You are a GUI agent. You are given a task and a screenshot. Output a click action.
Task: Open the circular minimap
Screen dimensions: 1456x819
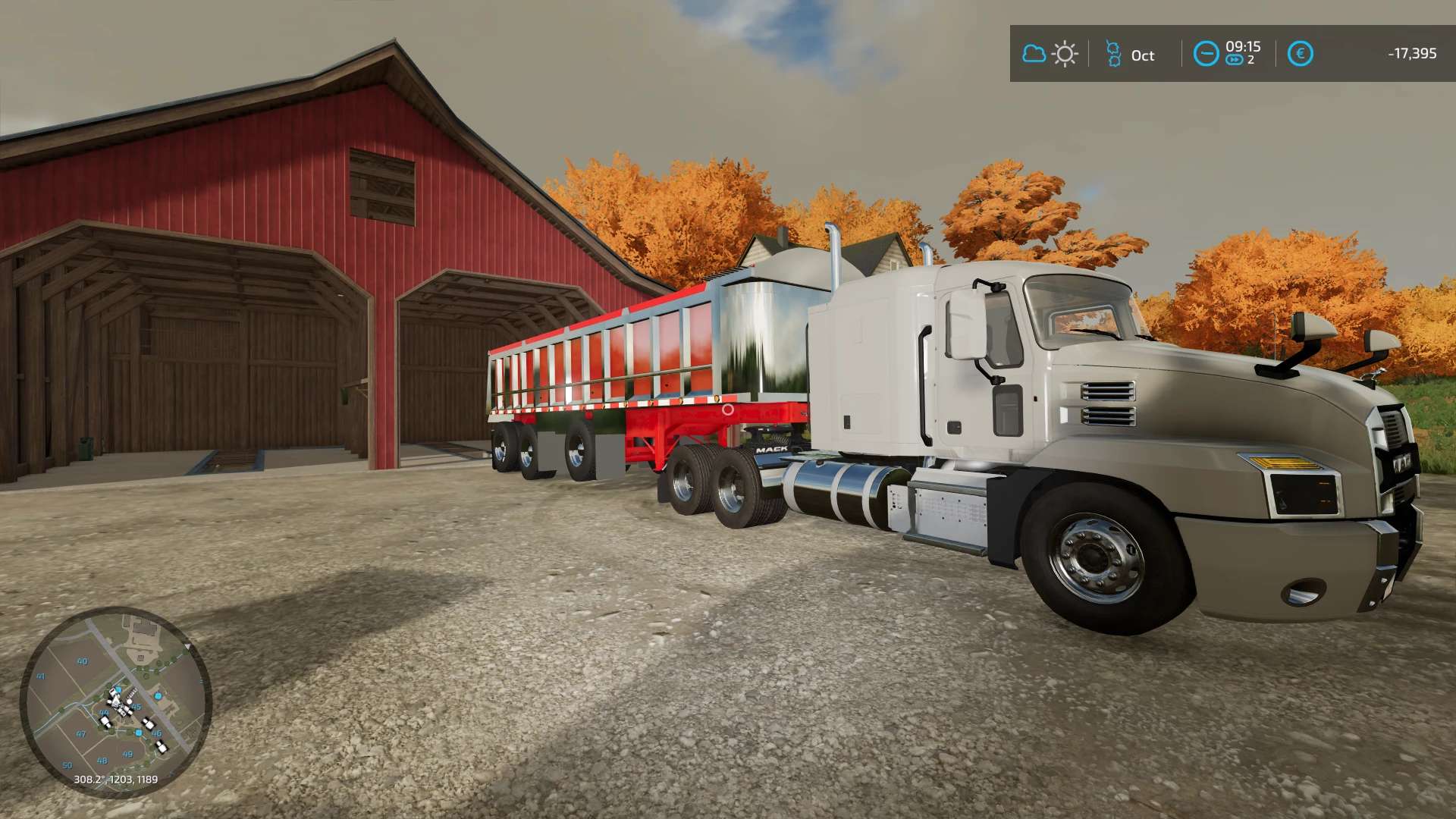coord(115,702)
